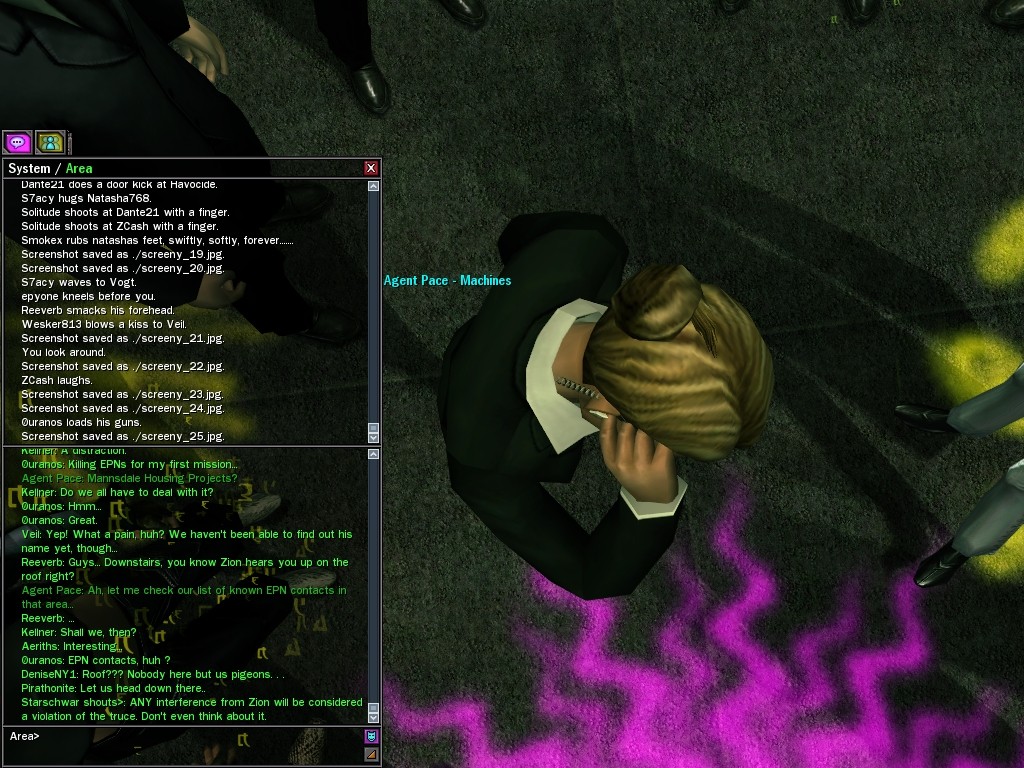1024x768 pixels.
Task: Click system log scroll-down arrow
Action: point(373,437)
